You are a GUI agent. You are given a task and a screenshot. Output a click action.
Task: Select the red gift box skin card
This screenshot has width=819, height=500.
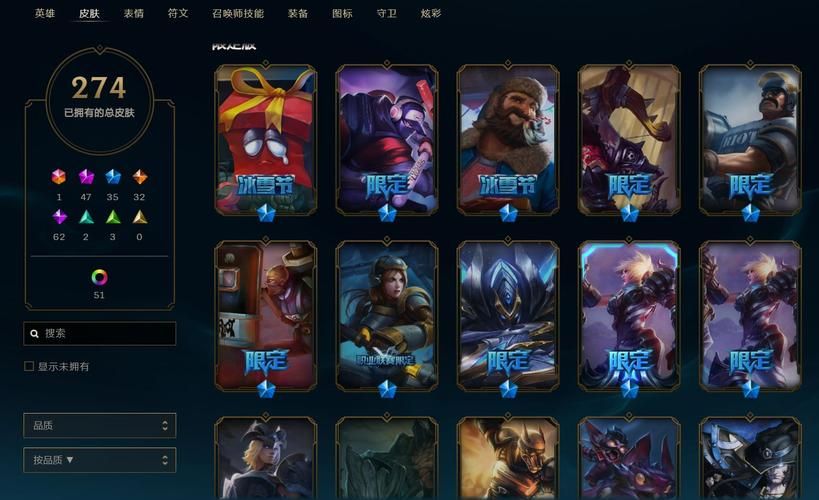(266, 138)
